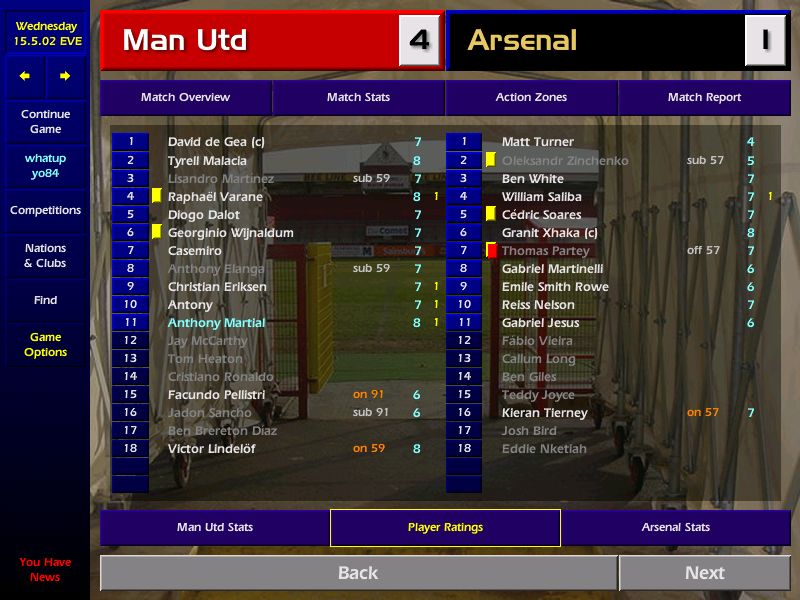
Task: Select manager whatup yo84 in the sidebar
Action: [x=45, y=165]
